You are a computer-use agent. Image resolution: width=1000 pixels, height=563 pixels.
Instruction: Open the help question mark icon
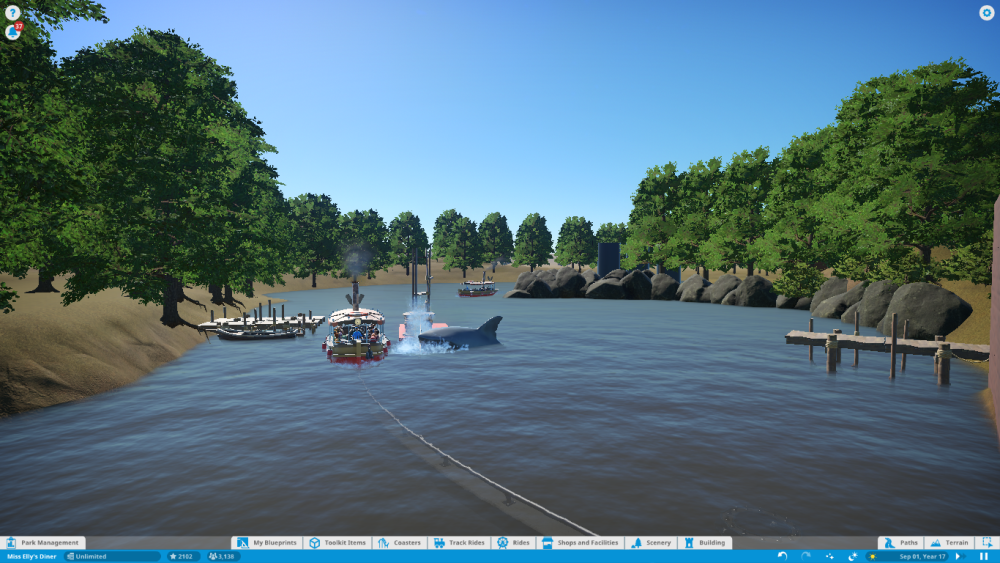pyautogui.click(x=12, y=12)
